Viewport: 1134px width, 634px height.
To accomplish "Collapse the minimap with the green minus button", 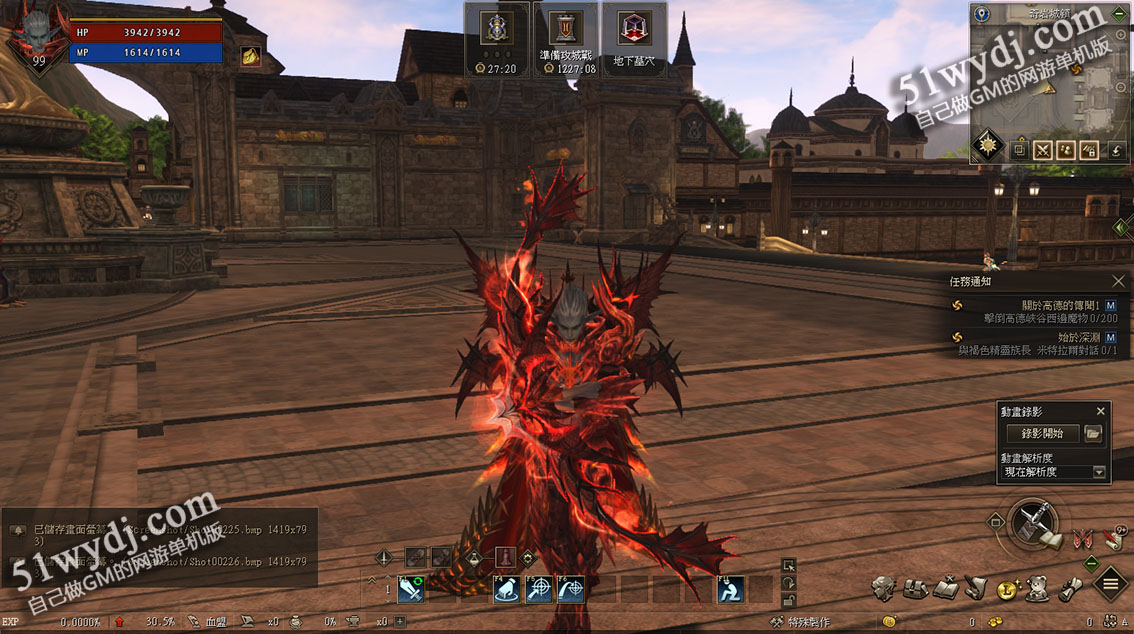I will (1118, 15).
